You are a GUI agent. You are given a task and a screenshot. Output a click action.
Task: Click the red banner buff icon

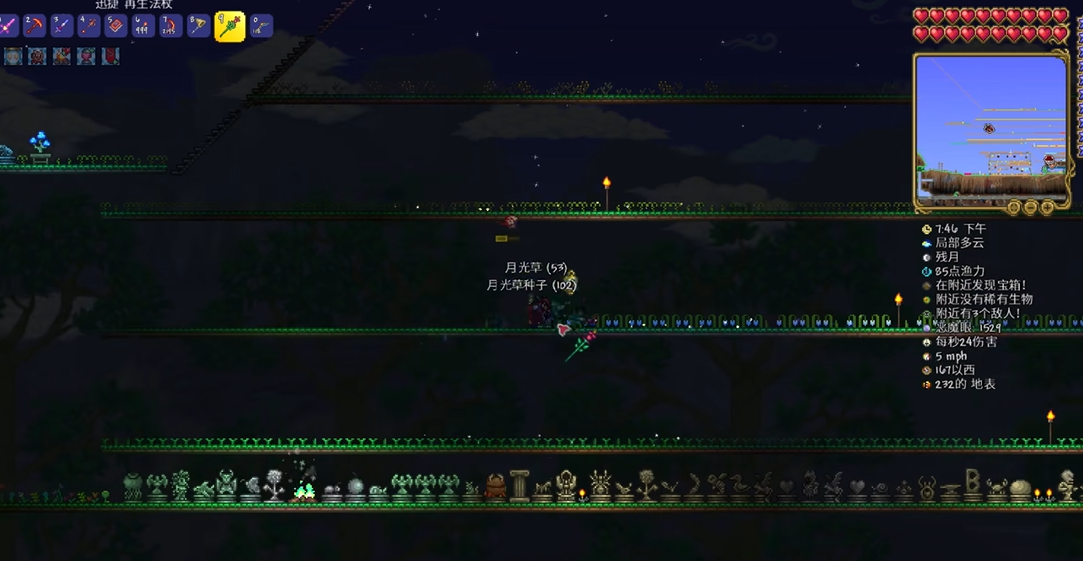[110, 56]
